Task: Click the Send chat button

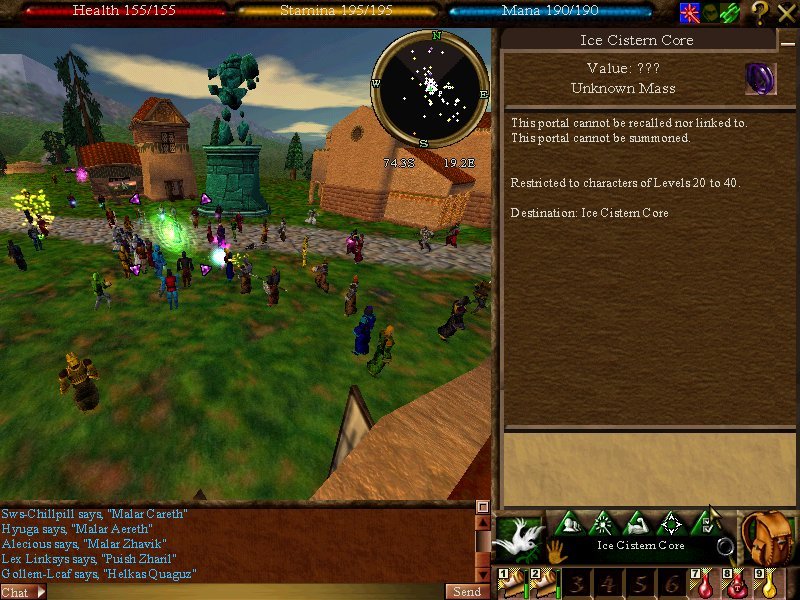Action: pyautogui.click(x=467, y=592)
